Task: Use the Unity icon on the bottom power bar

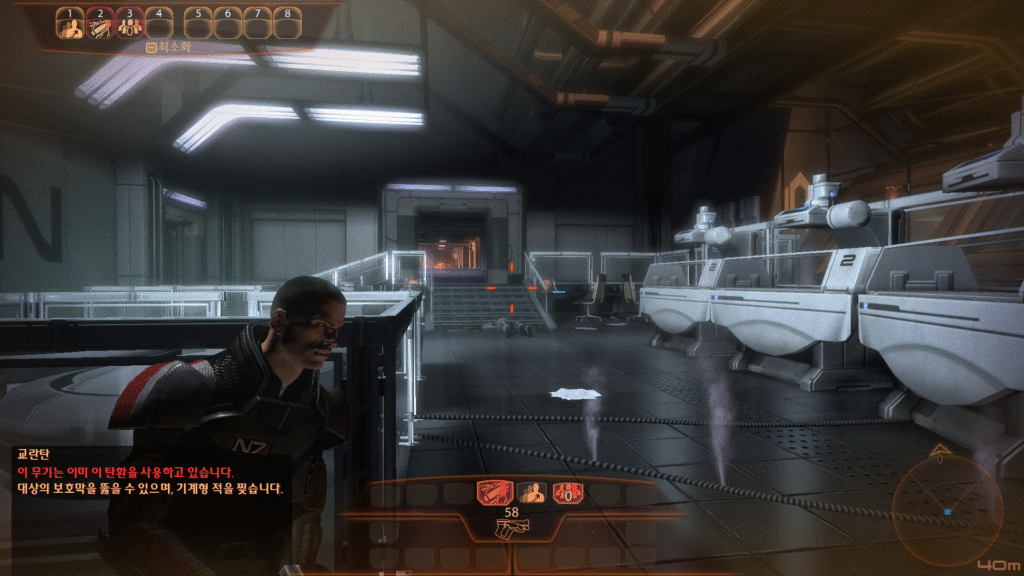Action: pos(568,492)
